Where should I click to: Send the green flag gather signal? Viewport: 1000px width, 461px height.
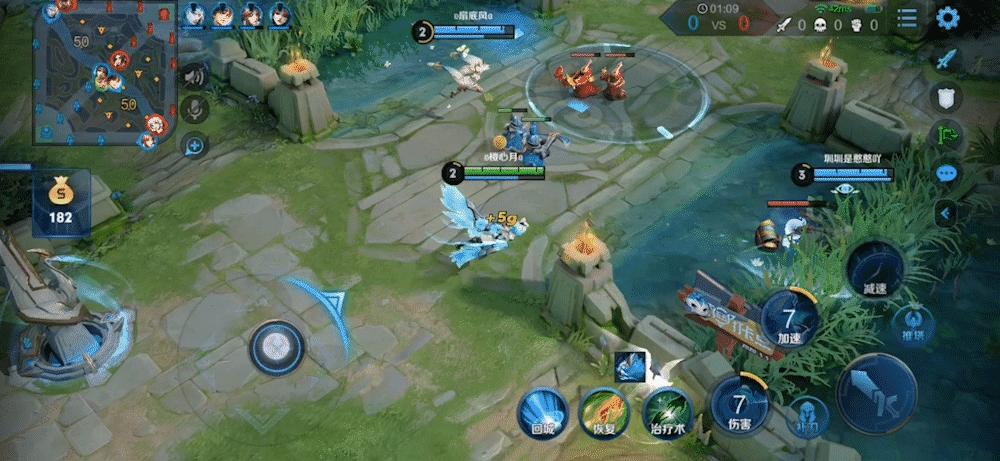pos(946,134)
